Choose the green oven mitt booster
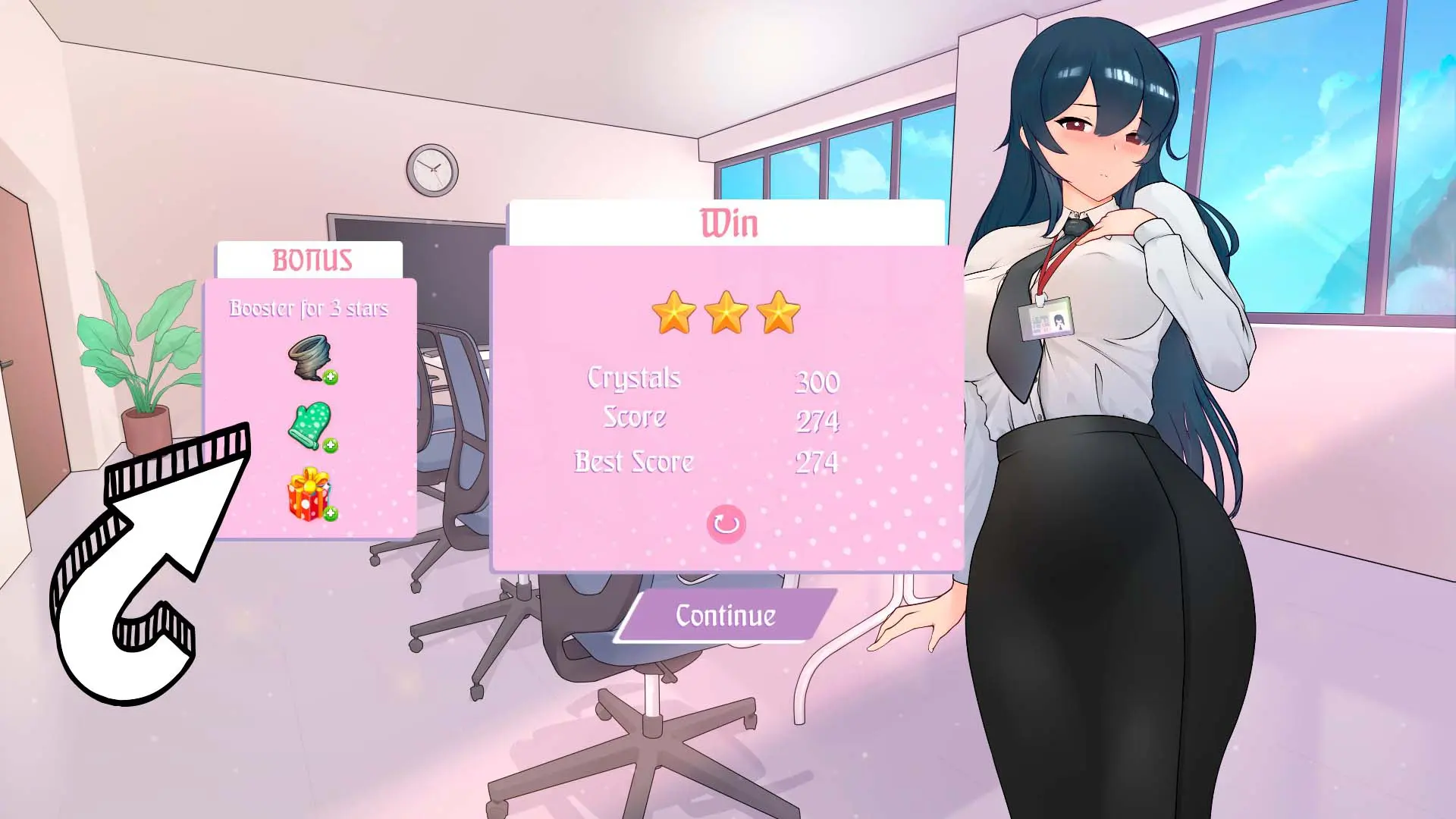This screenshot has width=1456, height=819. click(x=309, y=425)
